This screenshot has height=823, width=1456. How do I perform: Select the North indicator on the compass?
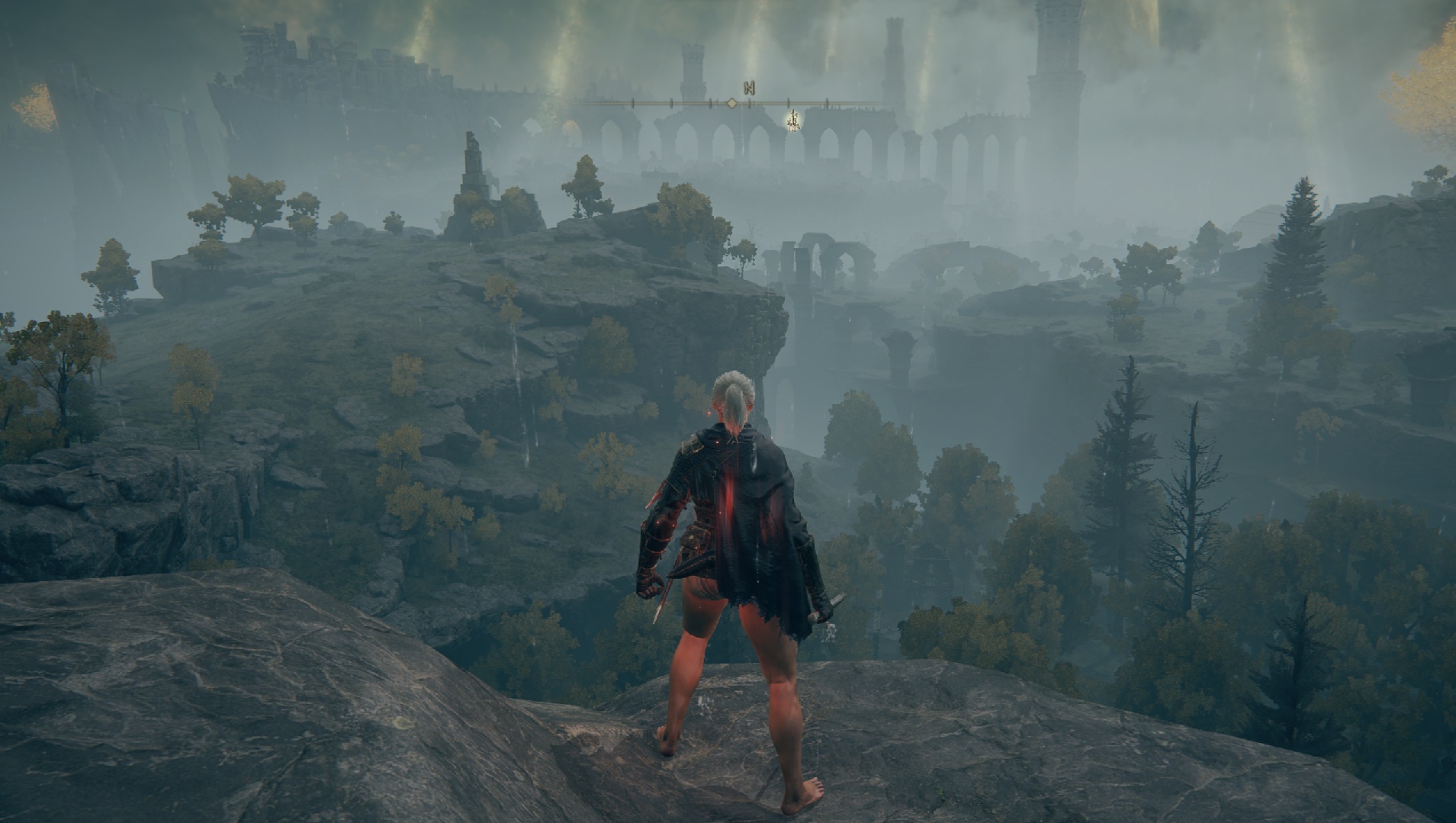[x=749, y=88]
